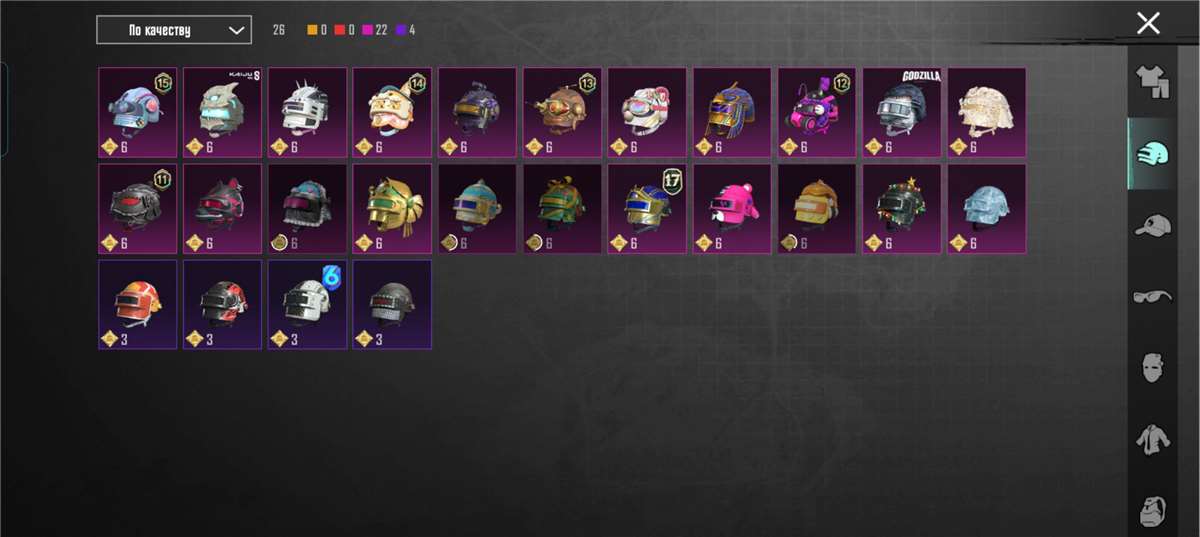Select the Christmas tree helmet with star

click(x=901, y=208)
